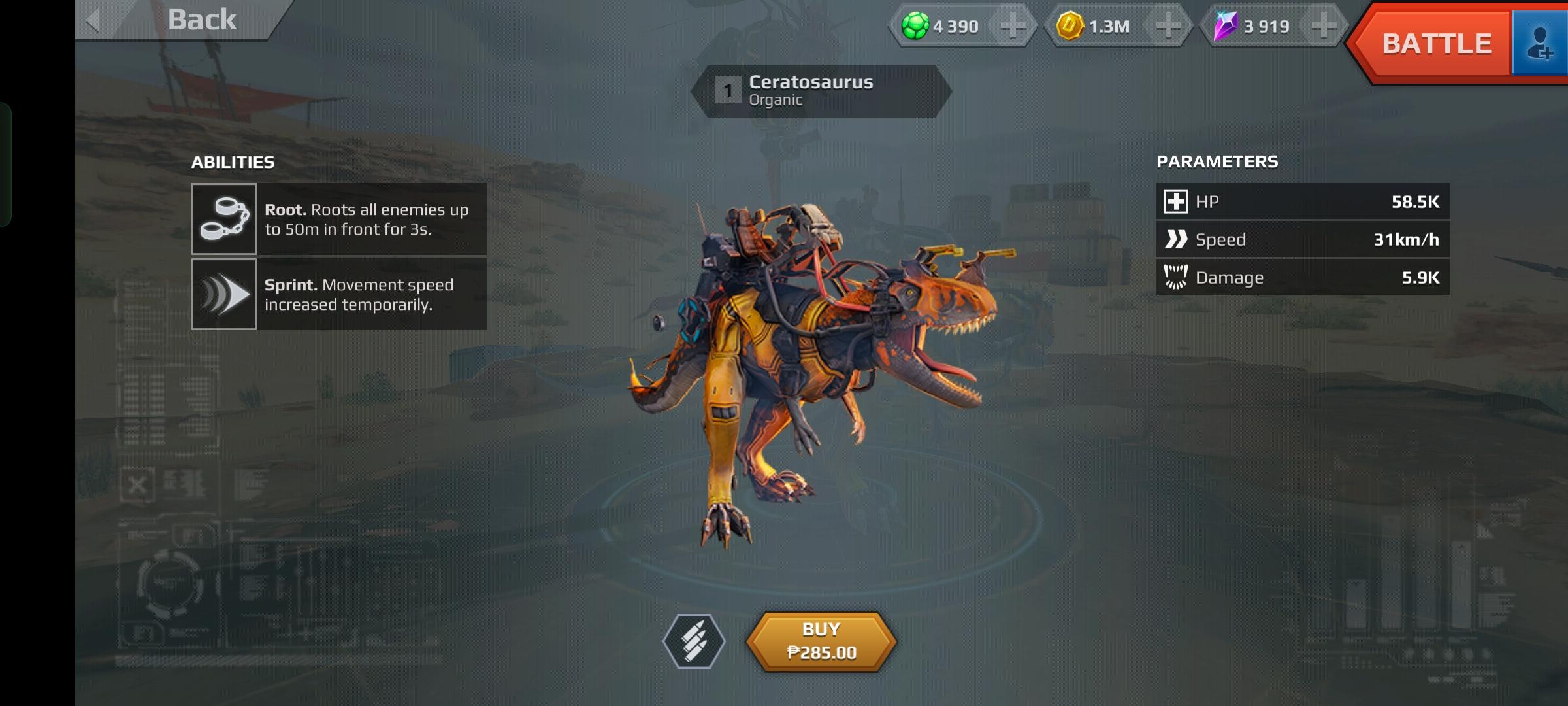
Task: Select the Root ability handcuffs icon
Action: [x=224, y=219]
